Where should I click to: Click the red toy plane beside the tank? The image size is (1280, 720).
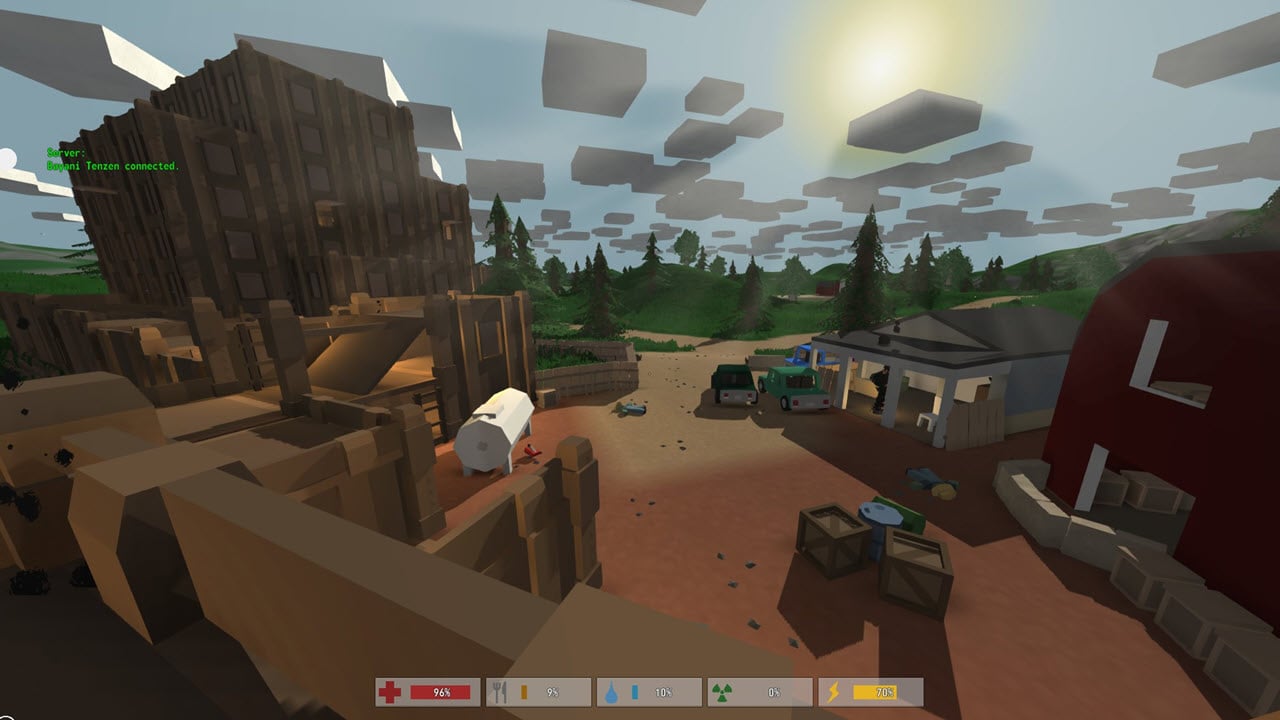point(530,452)
